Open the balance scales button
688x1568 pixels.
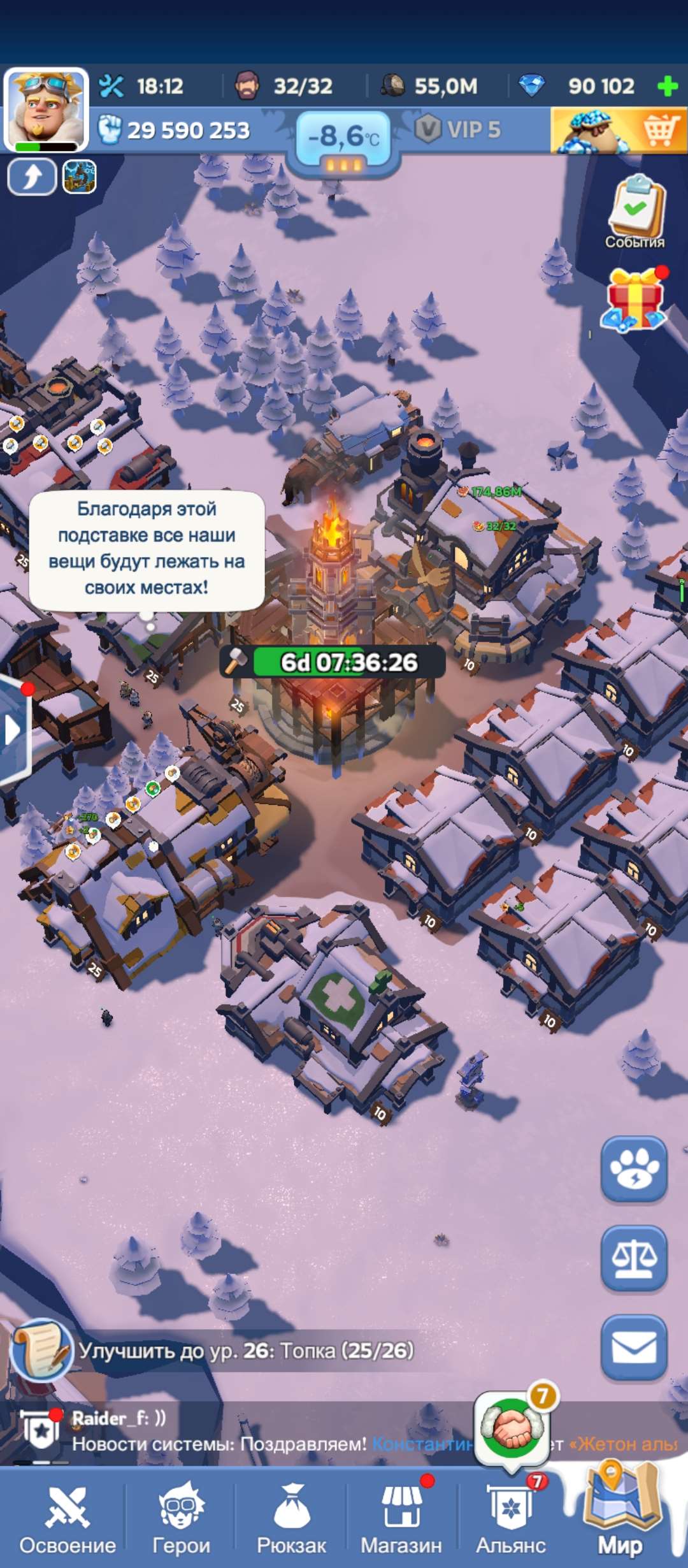[x=634, y=1259]
